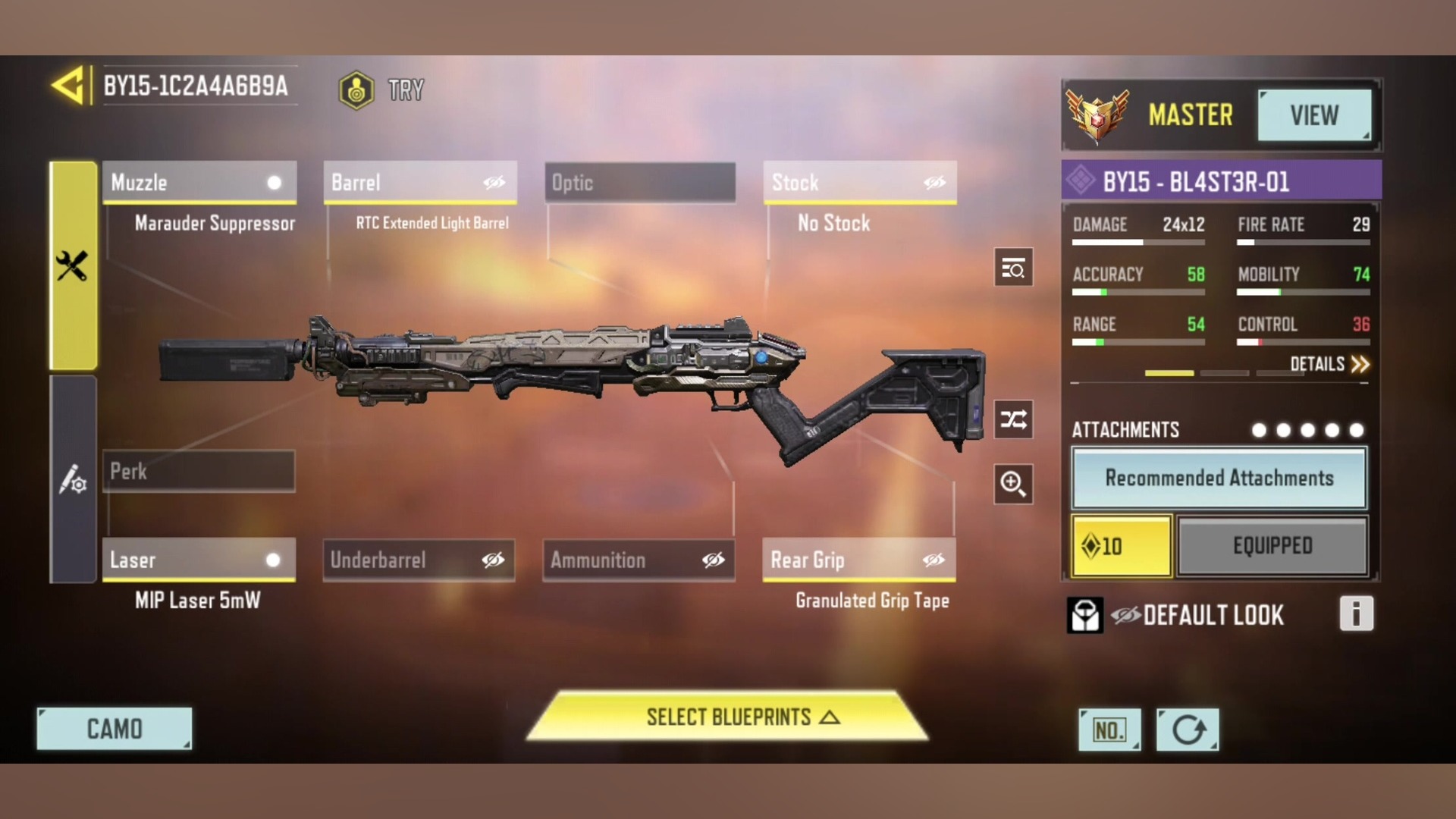Screen dimensions: 1456x819
Task: View the Master rank reward
Action: tap(1314, 115)
